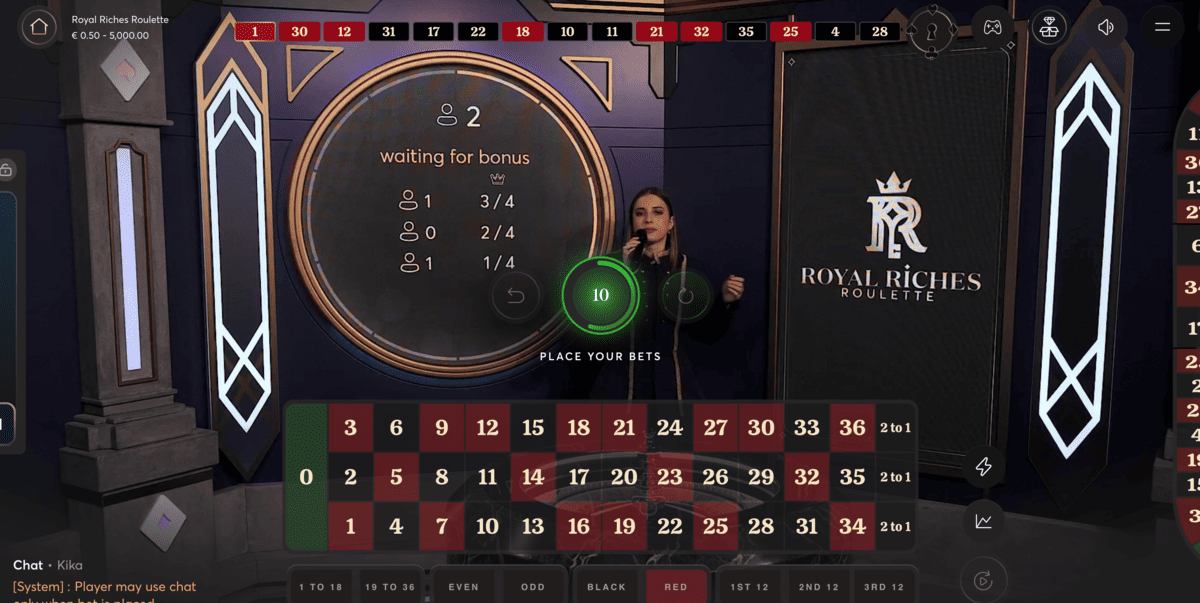Open the hamburger menu
Image resolution: width=1200 pixels, height=603 pixels.
point(1162,27)
